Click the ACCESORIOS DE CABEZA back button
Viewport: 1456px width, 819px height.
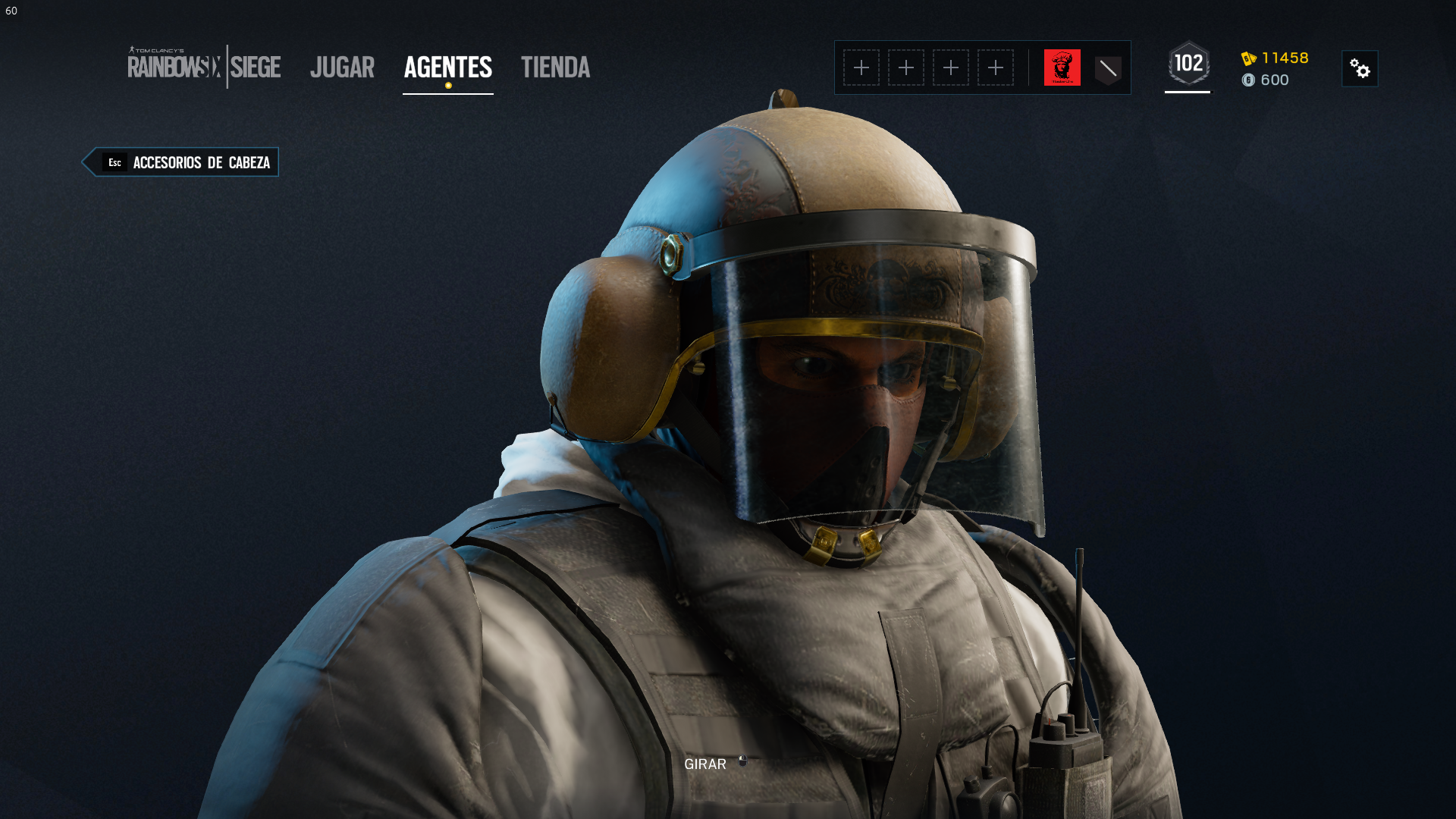(200, 162)
